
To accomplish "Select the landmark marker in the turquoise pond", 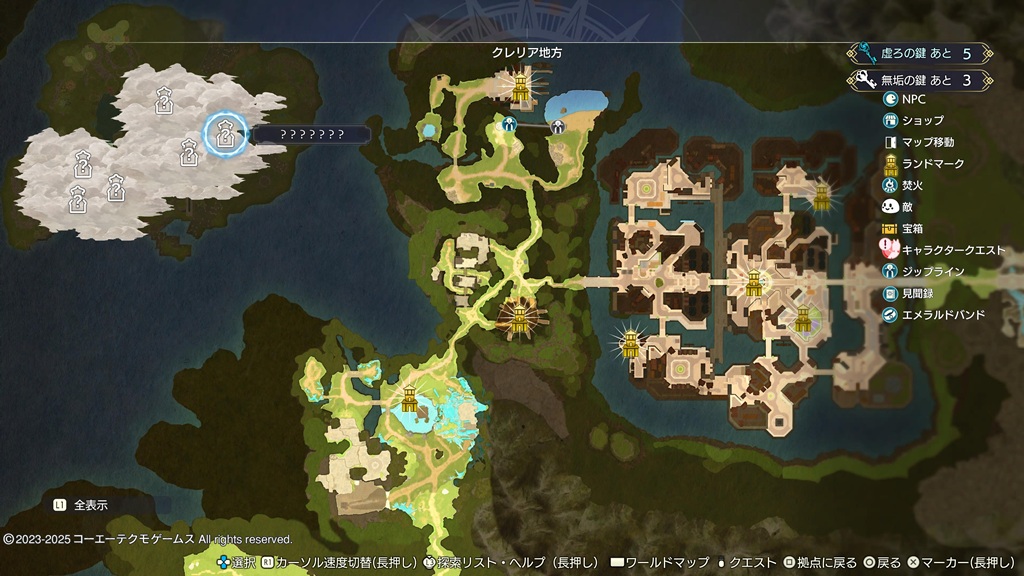I will click(x=409, y=398).
